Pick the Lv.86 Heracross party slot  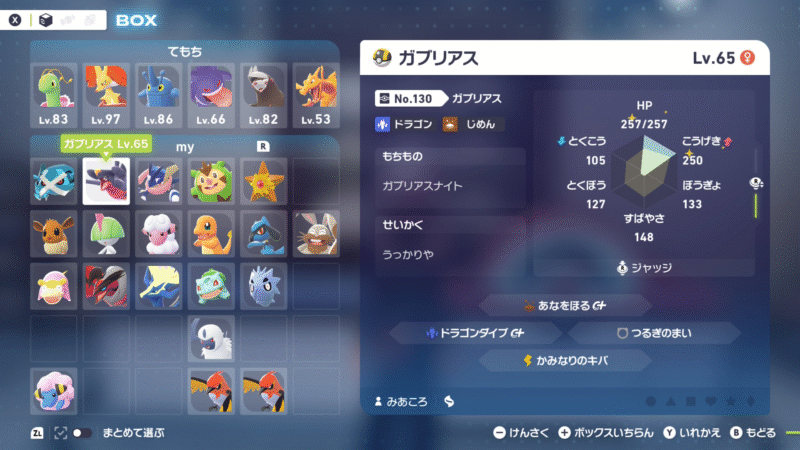click(159, 93)
